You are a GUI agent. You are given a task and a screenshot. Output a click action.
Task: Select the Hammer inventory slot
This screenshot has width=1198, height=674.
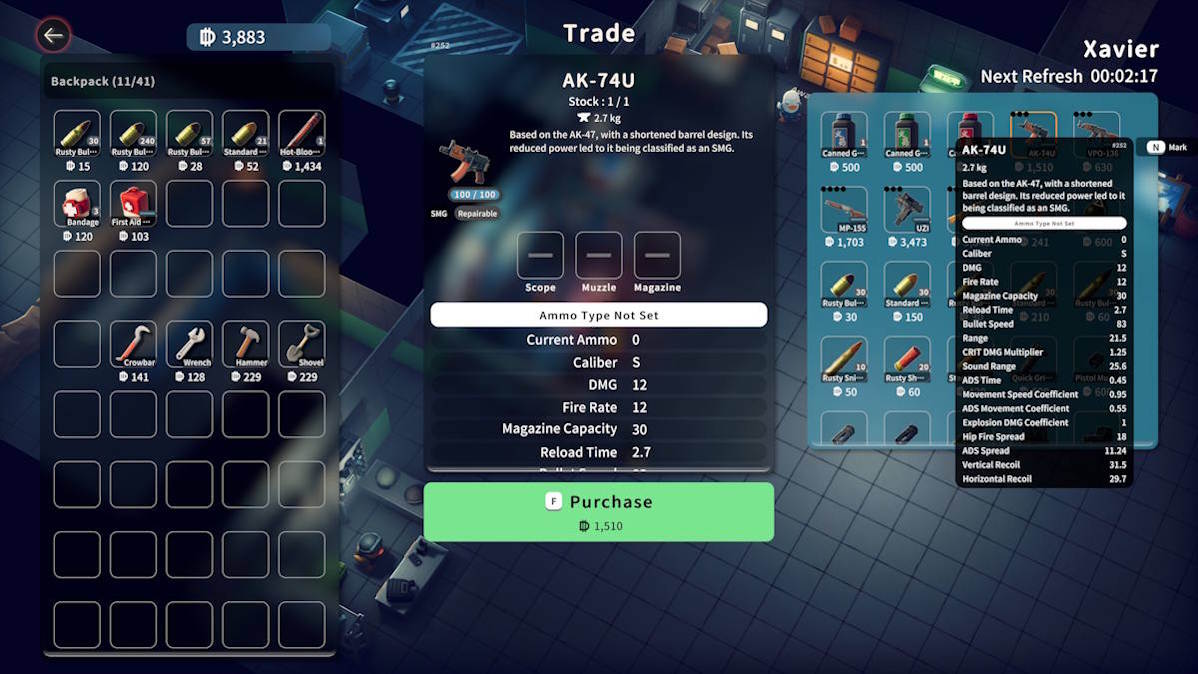point(245,344)
